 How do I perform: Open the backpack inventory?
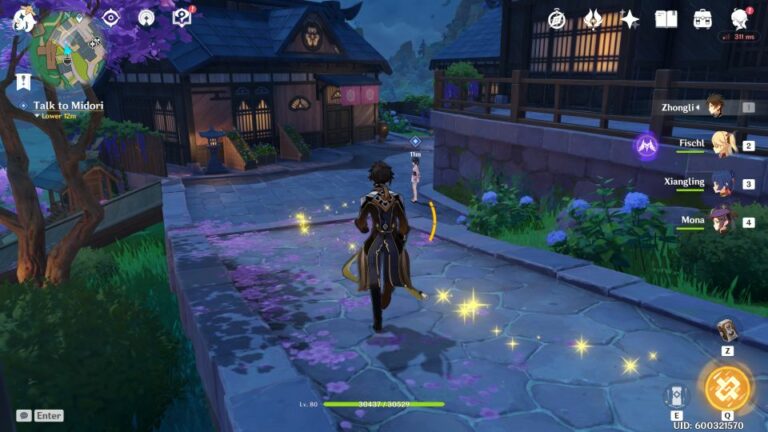coord(703,19)
